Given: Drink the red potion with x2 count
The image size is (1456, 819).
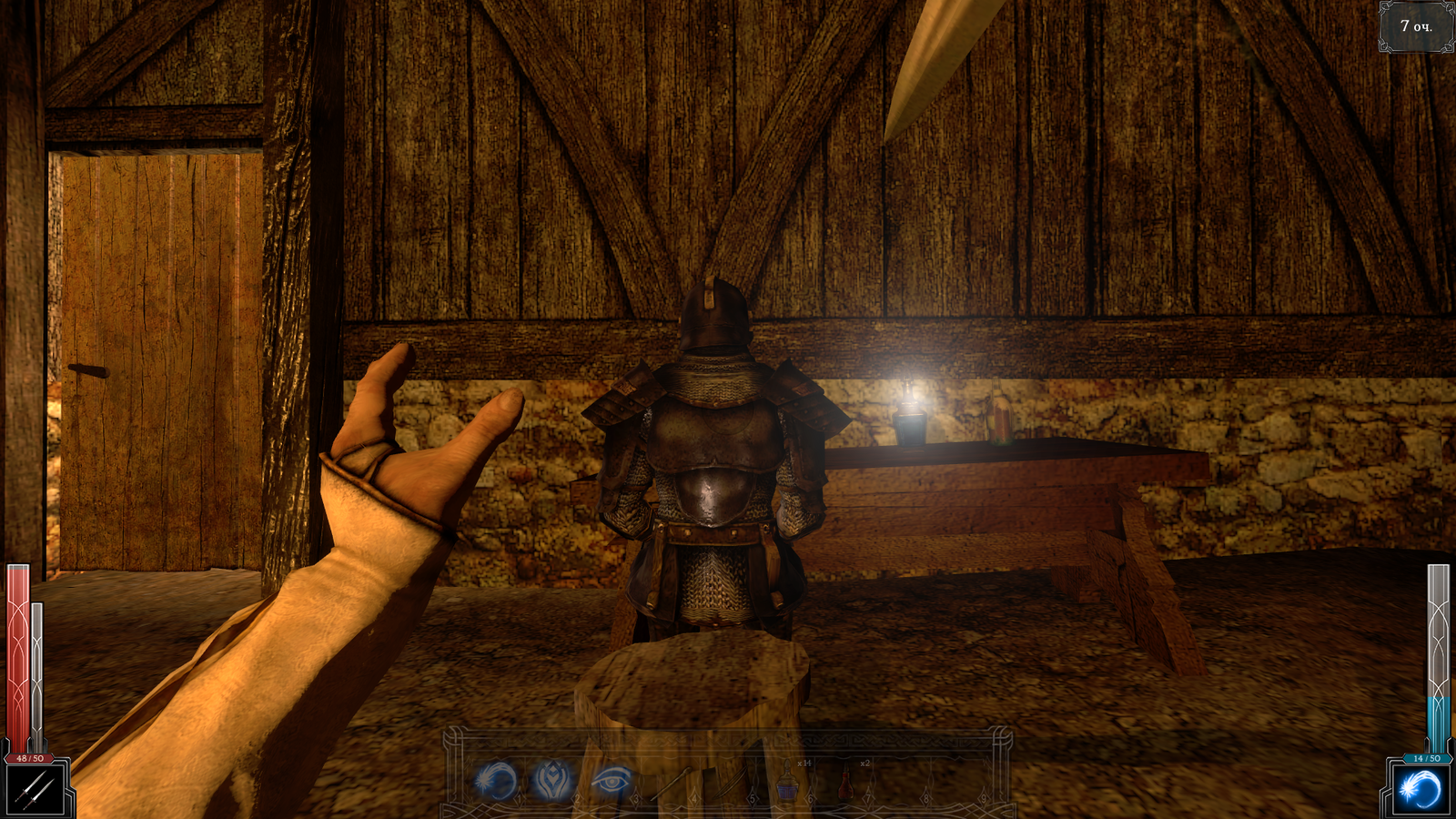Looking at the screenshot, I should 846,783.
